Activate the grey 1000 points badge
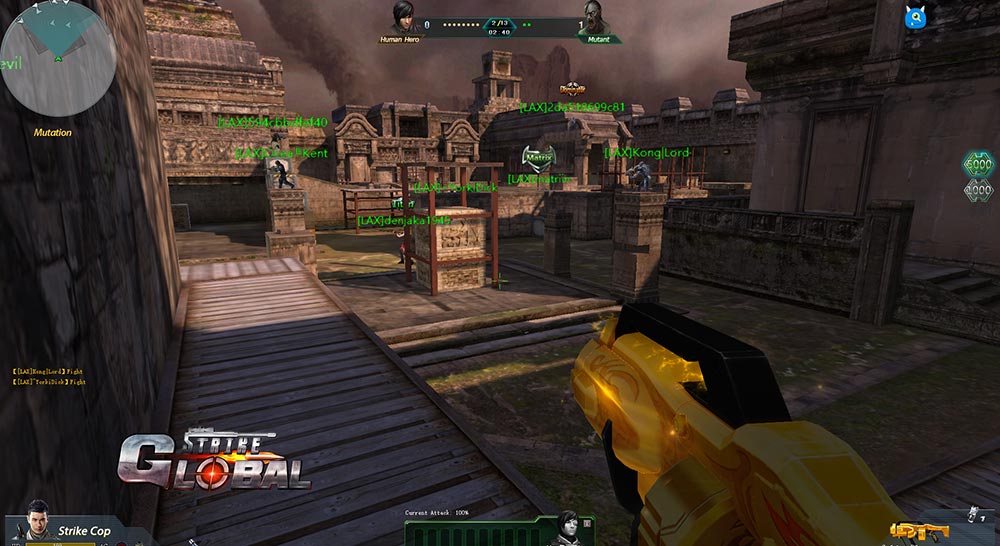This screenshot has width=1000, height=546. pyautogui.click(x=977, y=190)
